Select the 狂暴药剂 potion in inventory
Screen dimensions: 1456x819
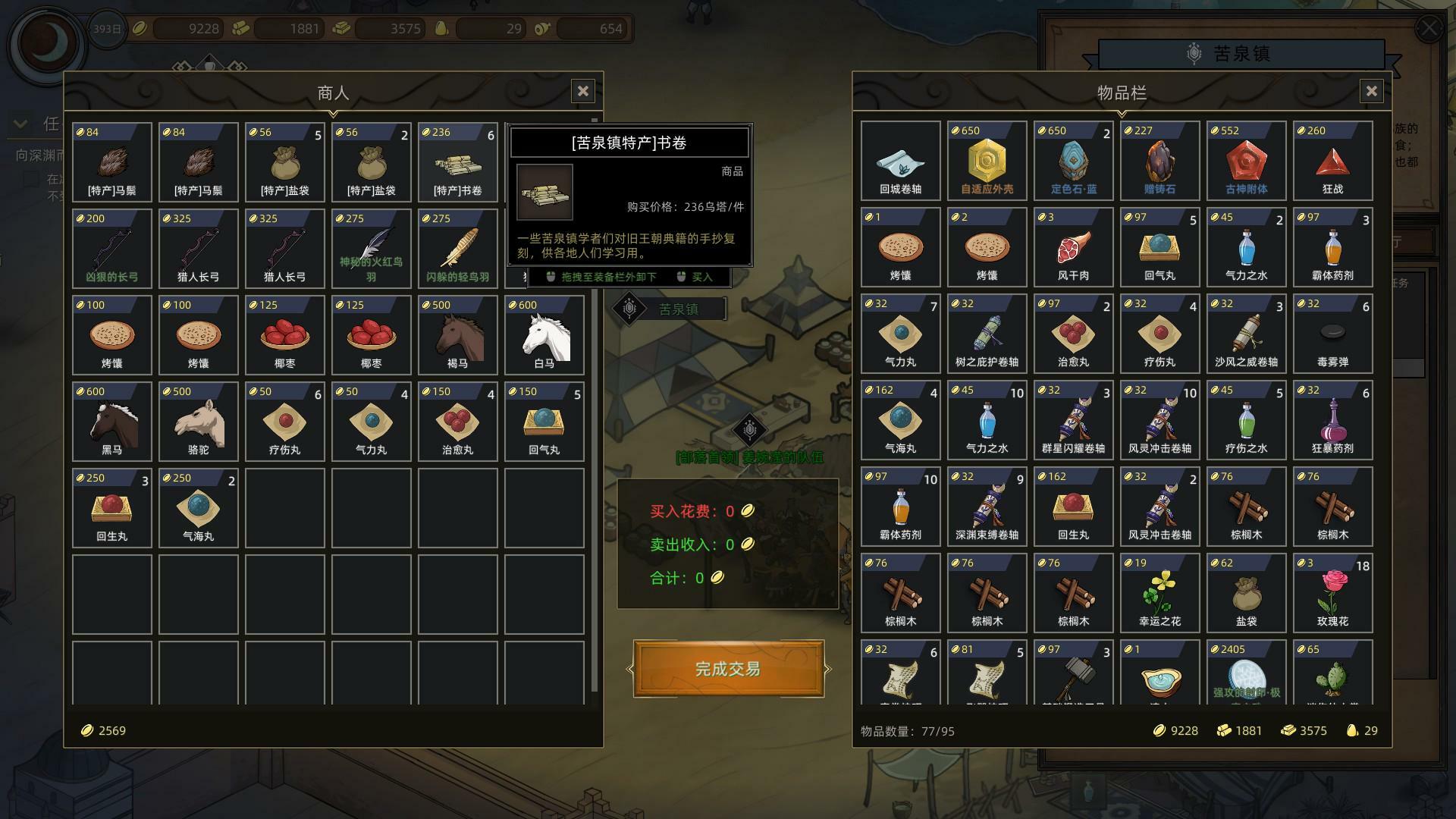pos(1332,420)
